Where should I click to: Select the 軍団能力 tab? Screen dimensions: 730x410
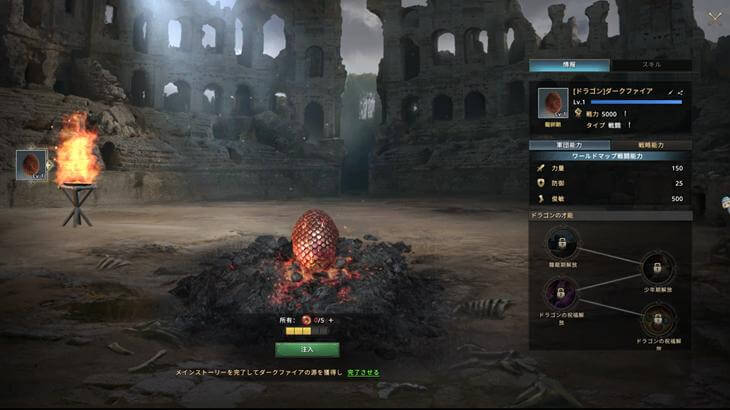(x=567, y=145)
